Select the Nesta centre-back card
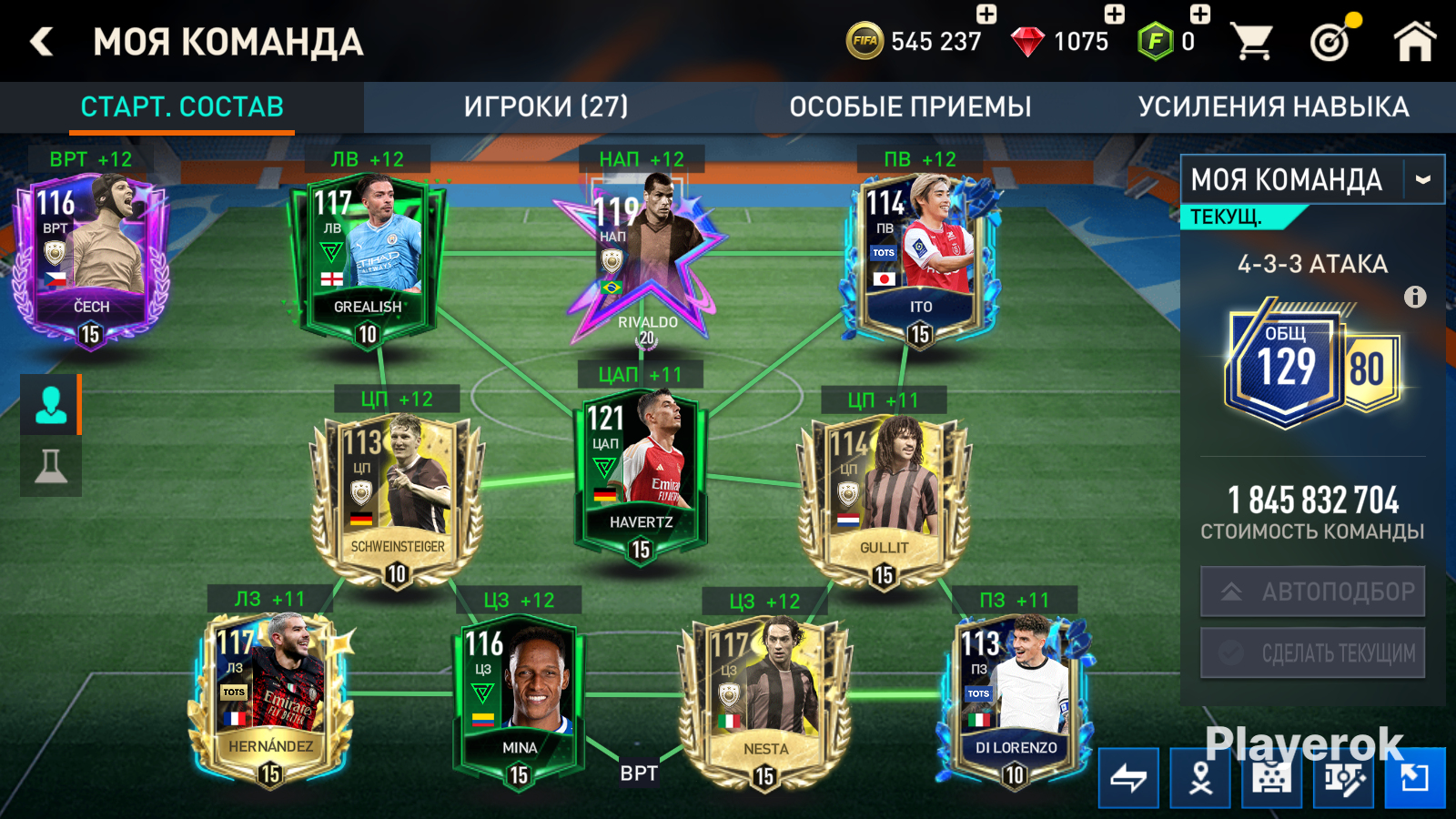 [x=764, y=696]
